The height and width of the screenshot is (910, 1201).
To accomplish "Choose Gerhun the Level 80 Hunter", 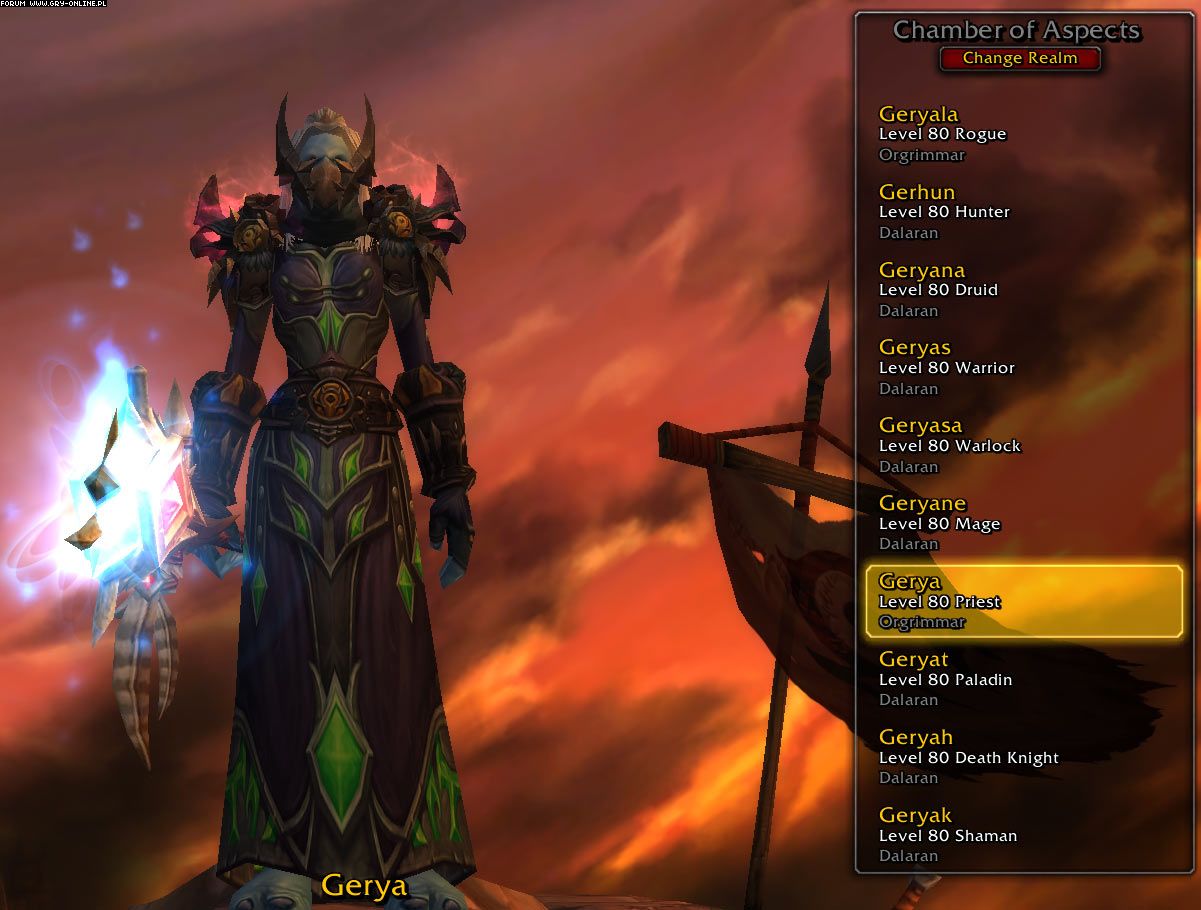I will (x=1020, y=212).
